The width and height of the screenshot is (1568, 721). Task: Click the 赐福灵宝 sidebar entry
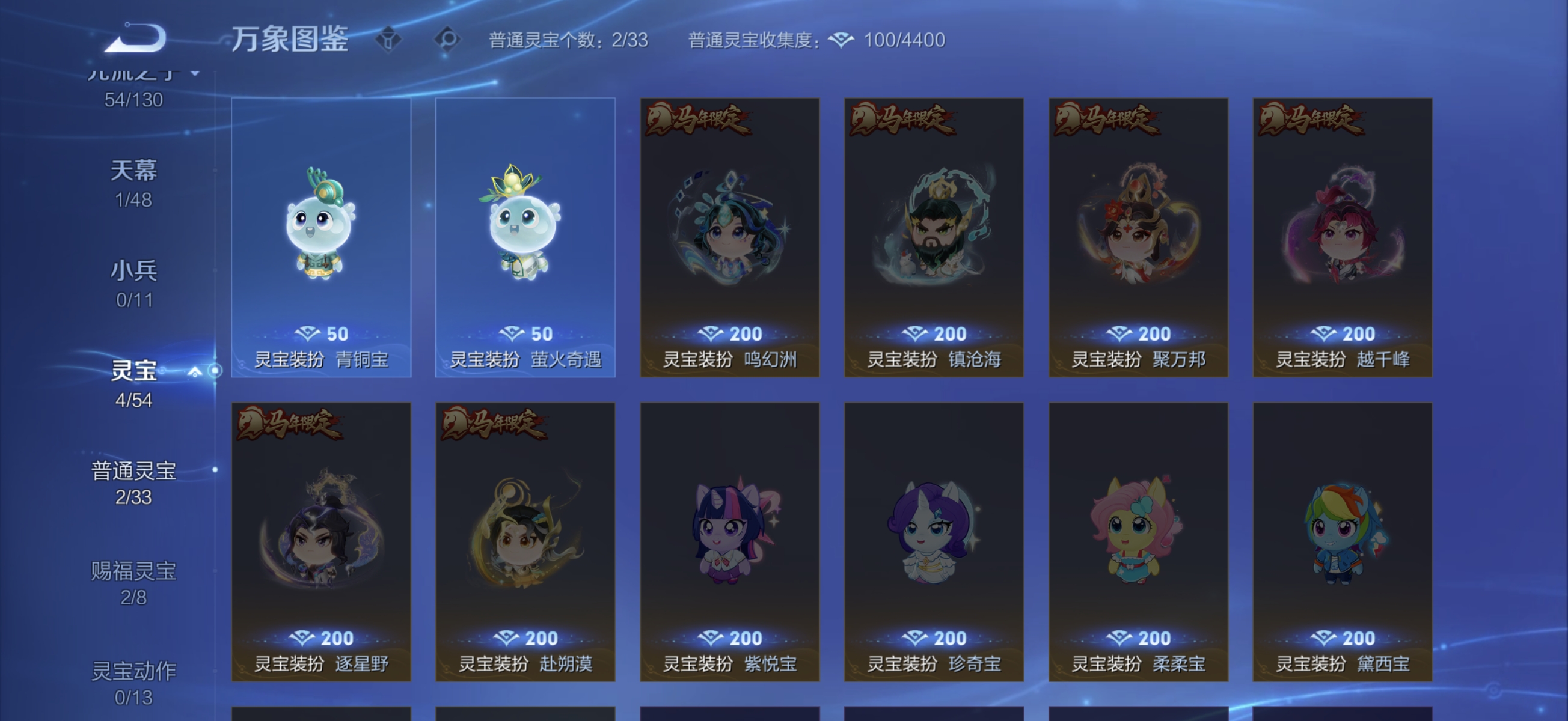click(133, 572)
